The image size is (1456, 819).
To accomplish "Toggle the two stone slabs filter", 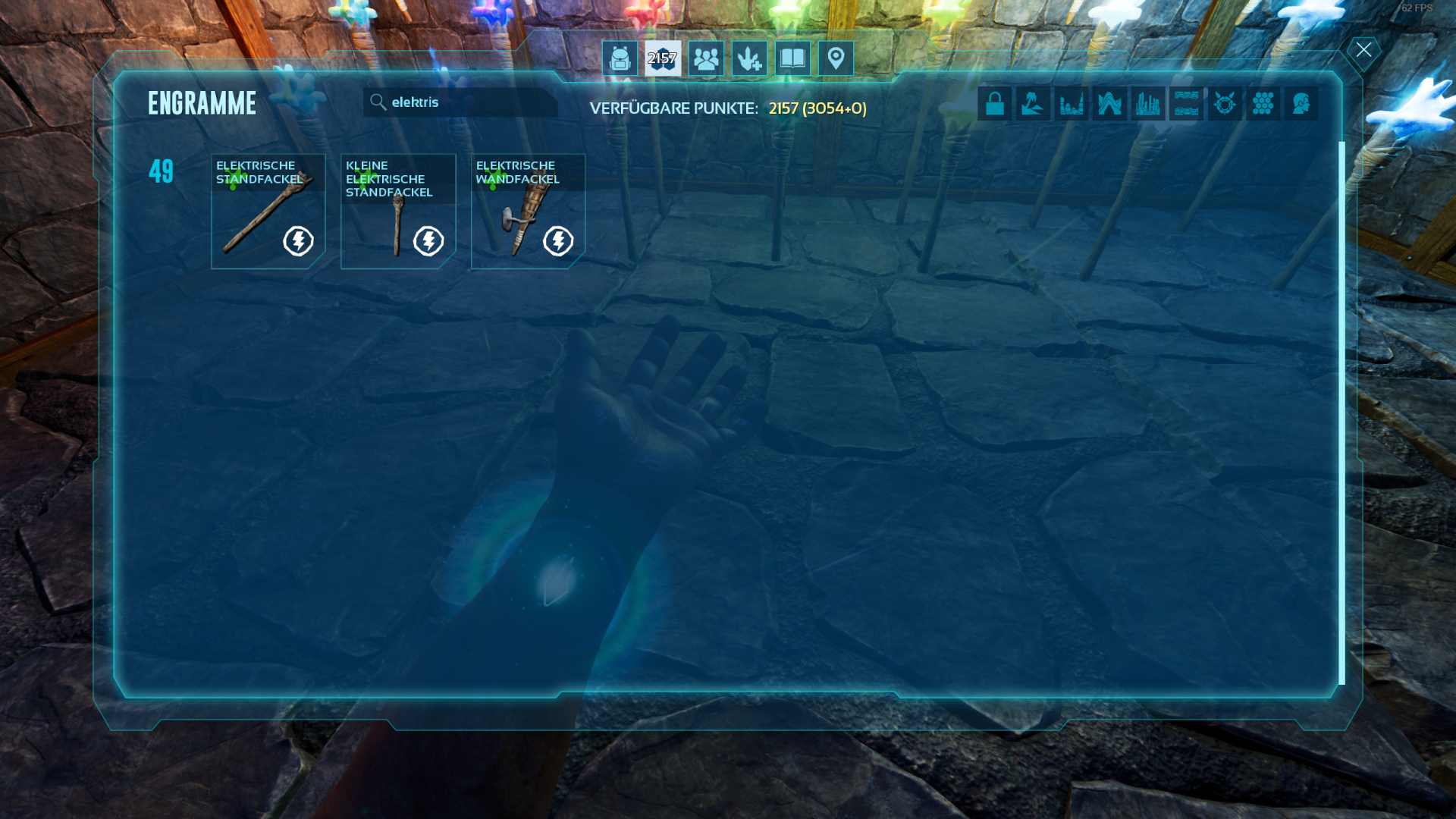I will (x=1186, y=103).
